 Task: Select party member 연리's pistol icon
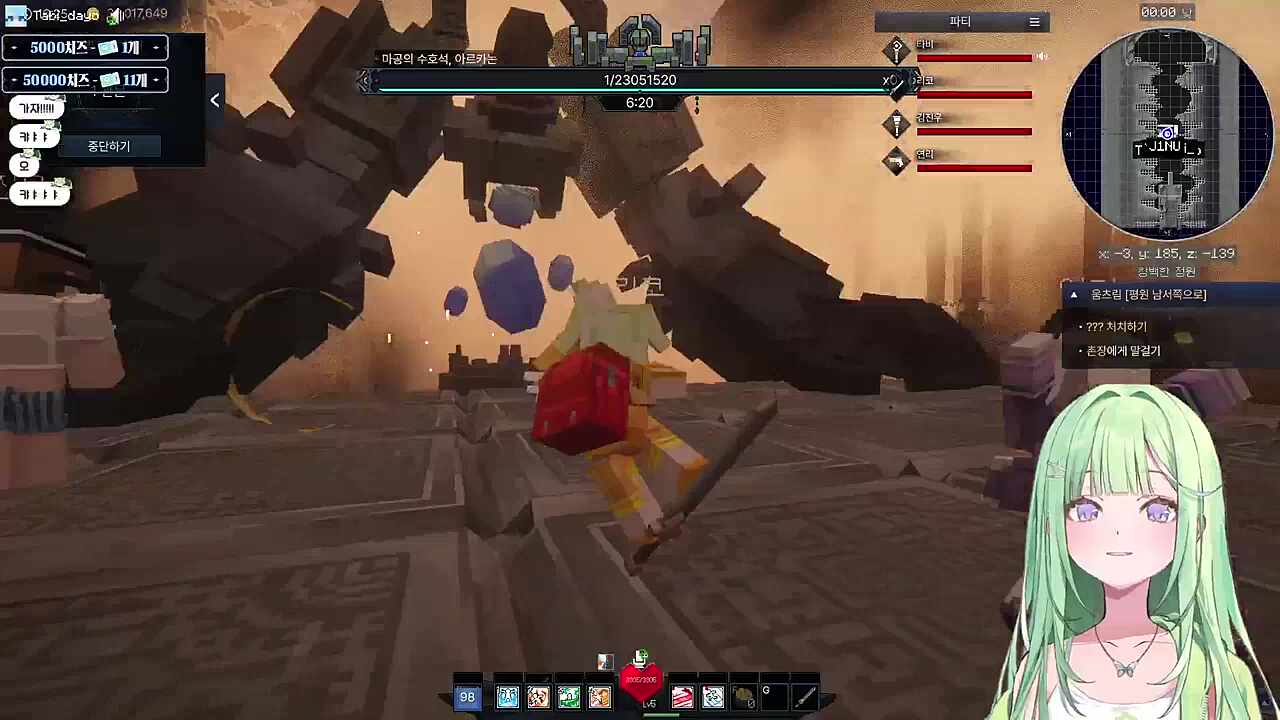895,161
